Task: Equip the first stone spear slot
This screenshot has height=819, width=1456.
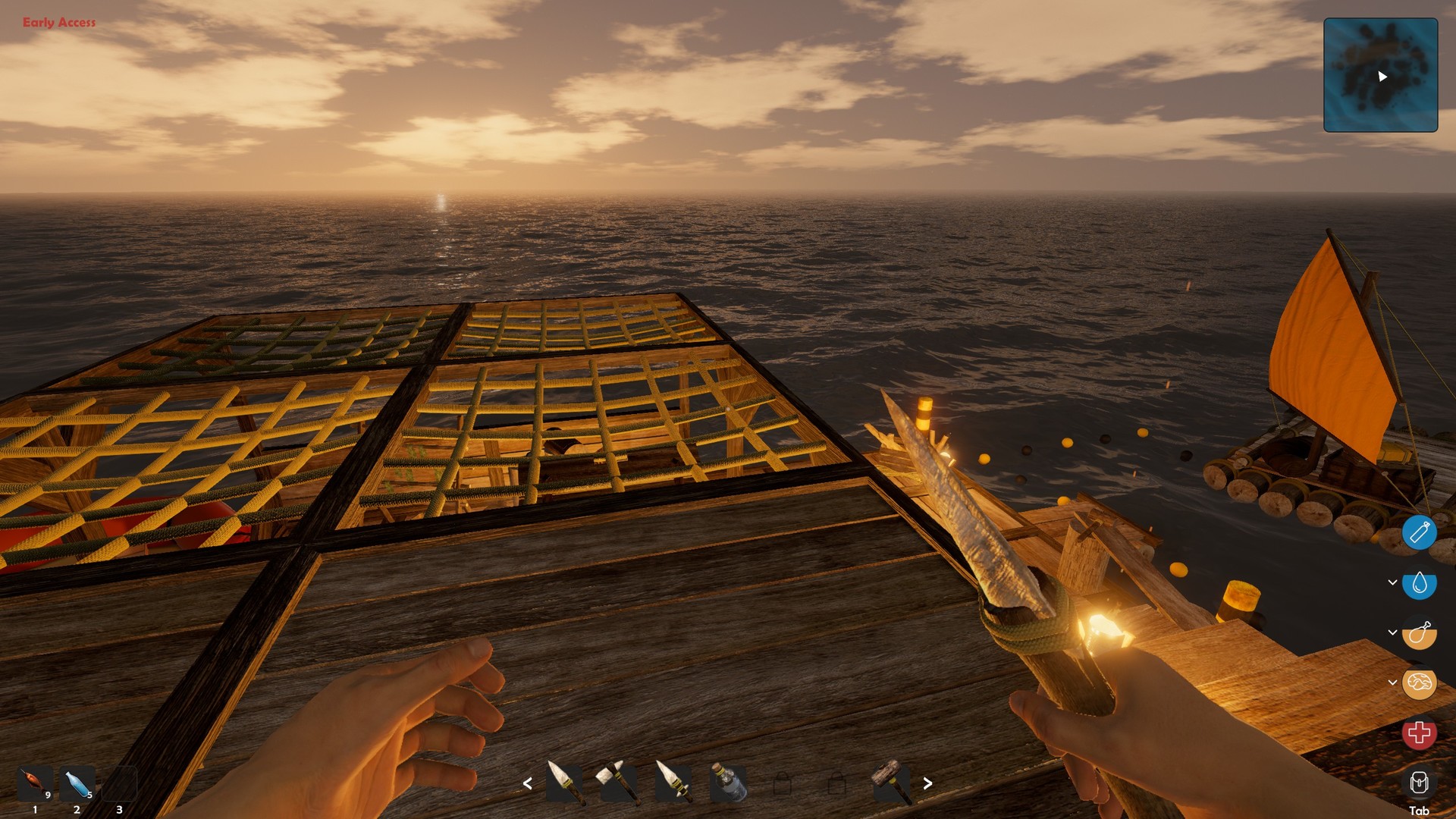Action: [565, 783]
